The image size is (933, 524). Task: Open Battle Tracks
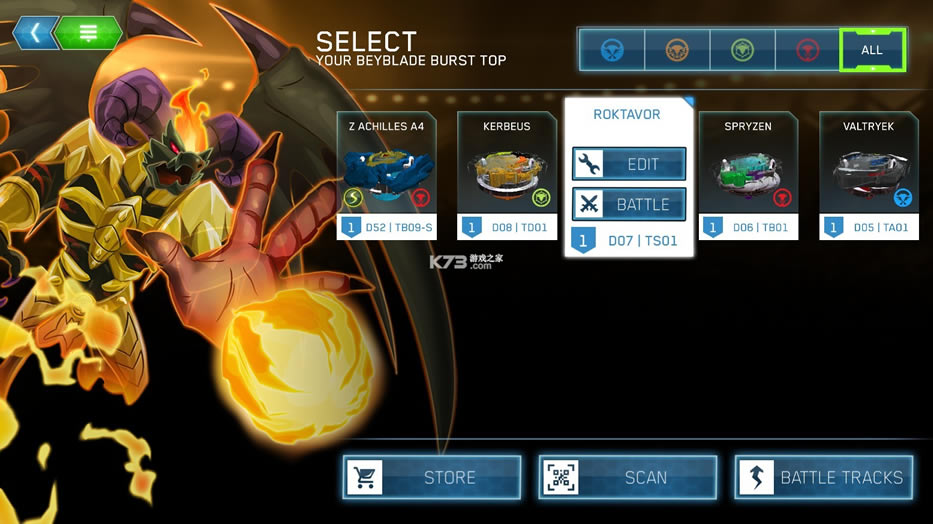(824, 477)
